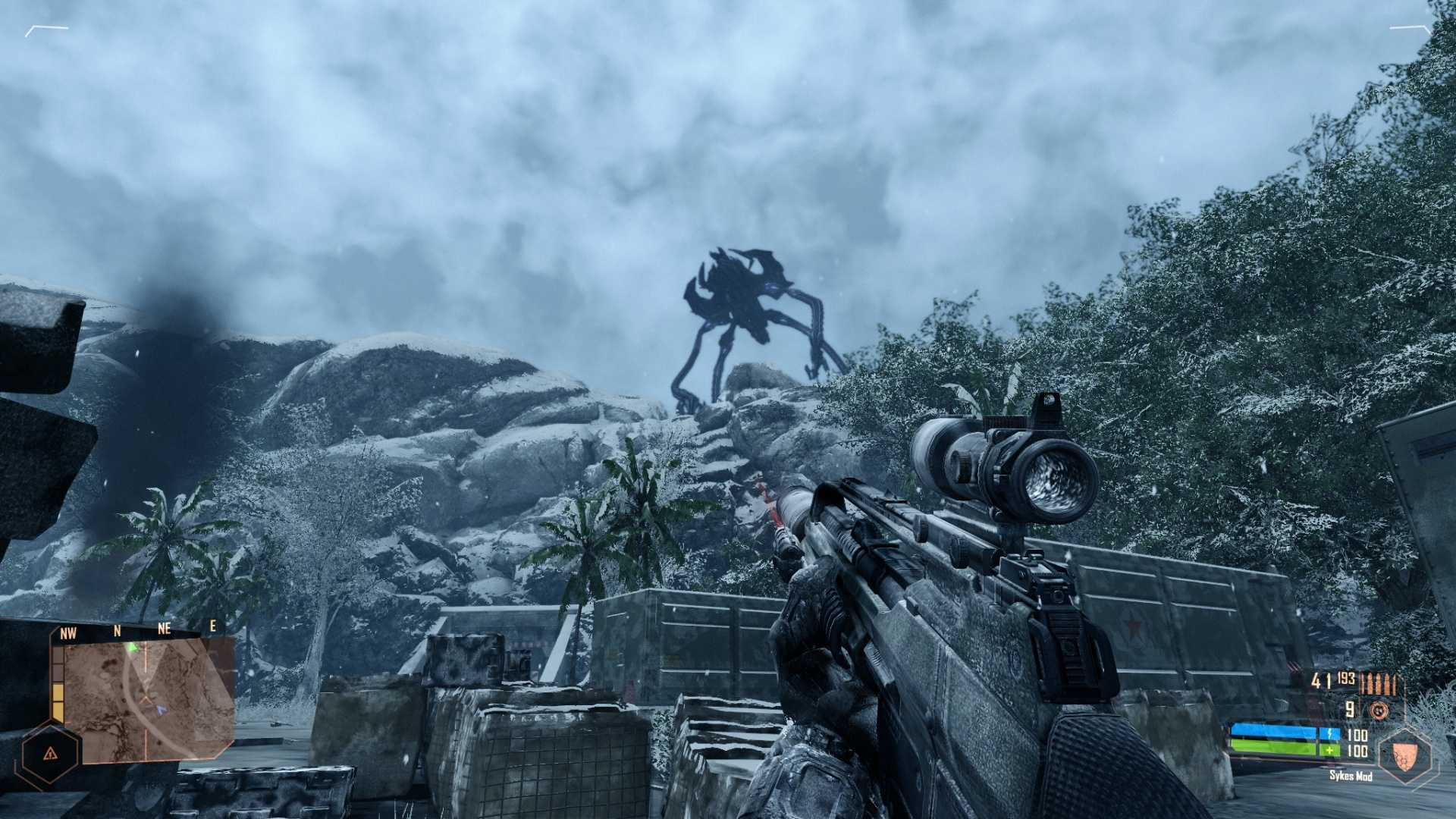The height and width of the screenshot is (819, 1456).
Task: Click the lightning bolt energy icon
Action: [1330, 733]
